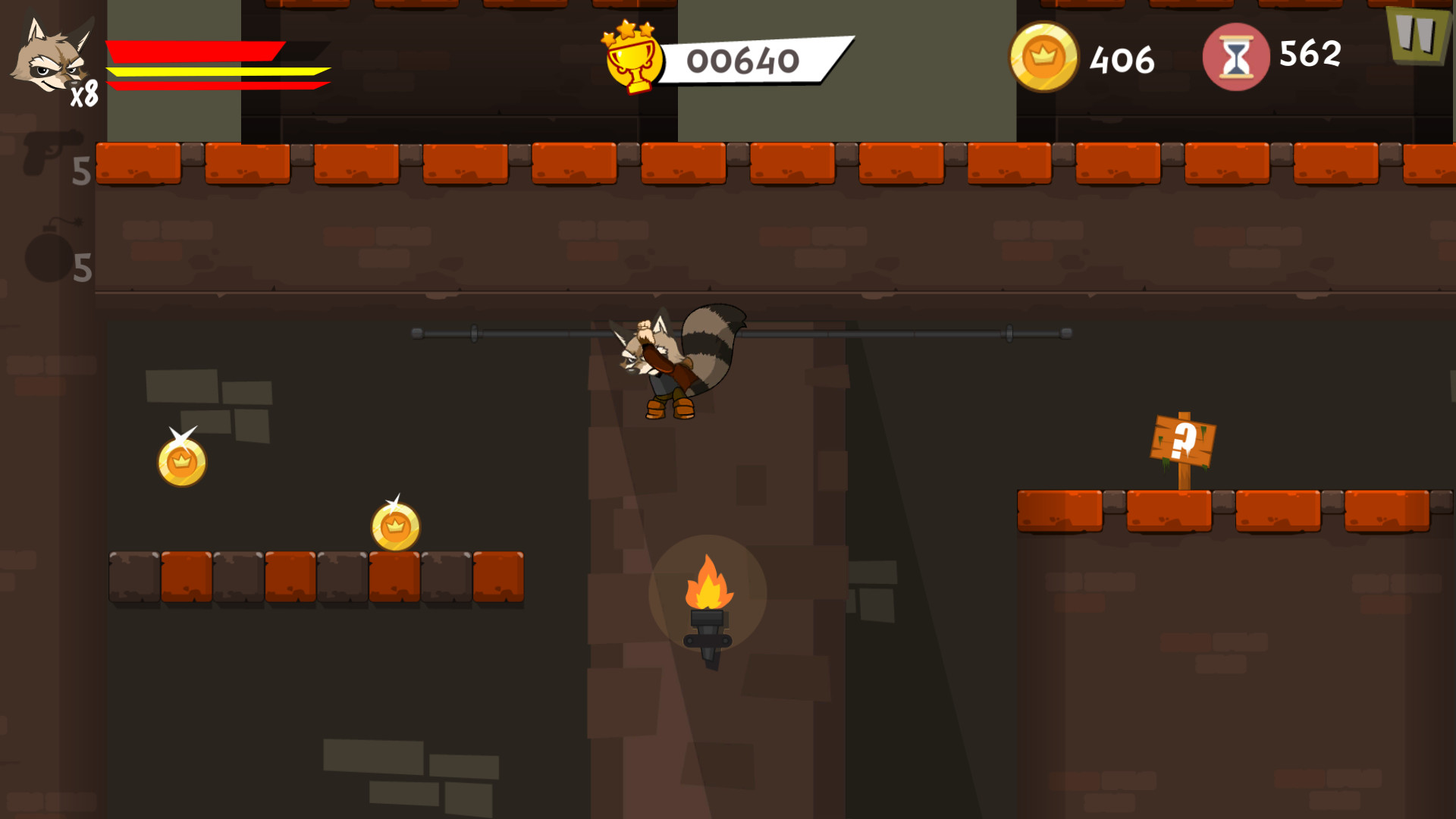Select the bomb weapon icon
This screenshot has width=1456, height=819.
coord(50,253)
